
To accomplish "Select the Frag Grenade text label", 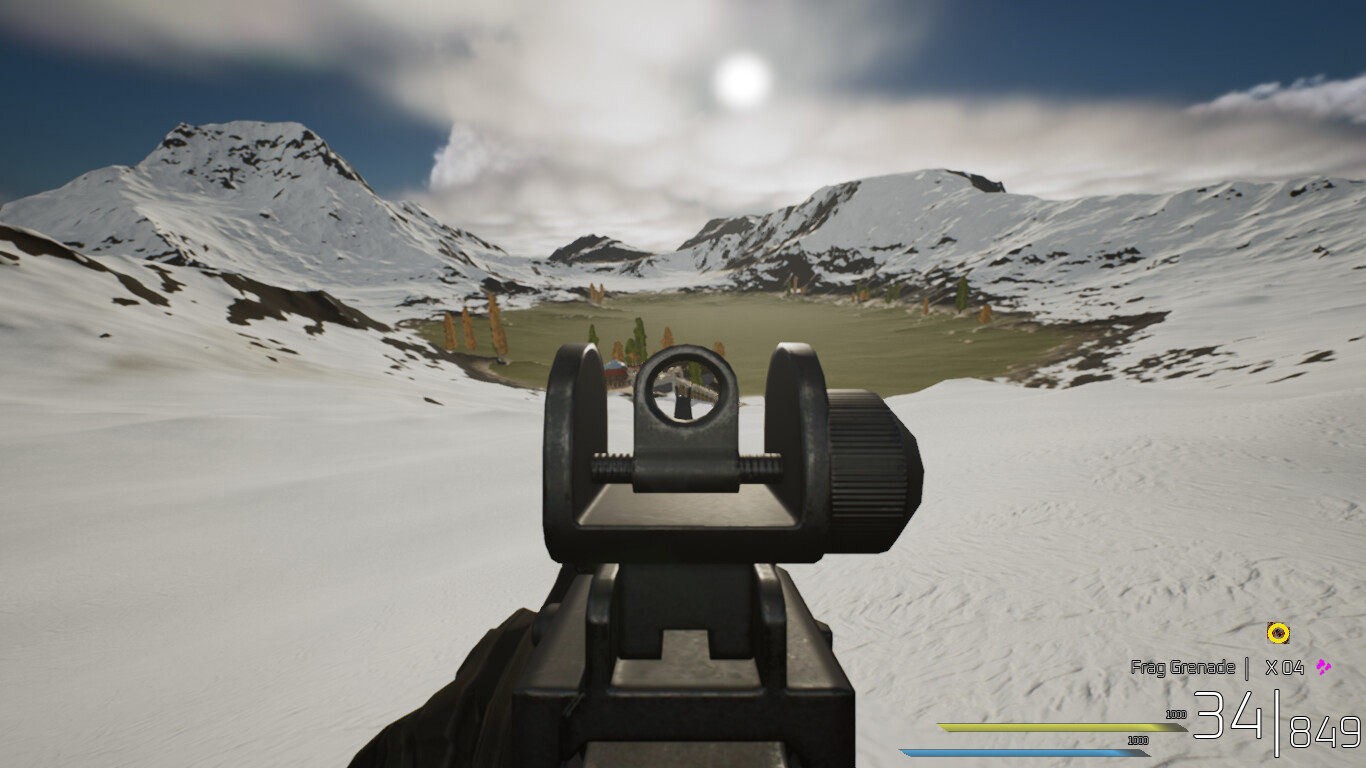I will point(1183,666).
